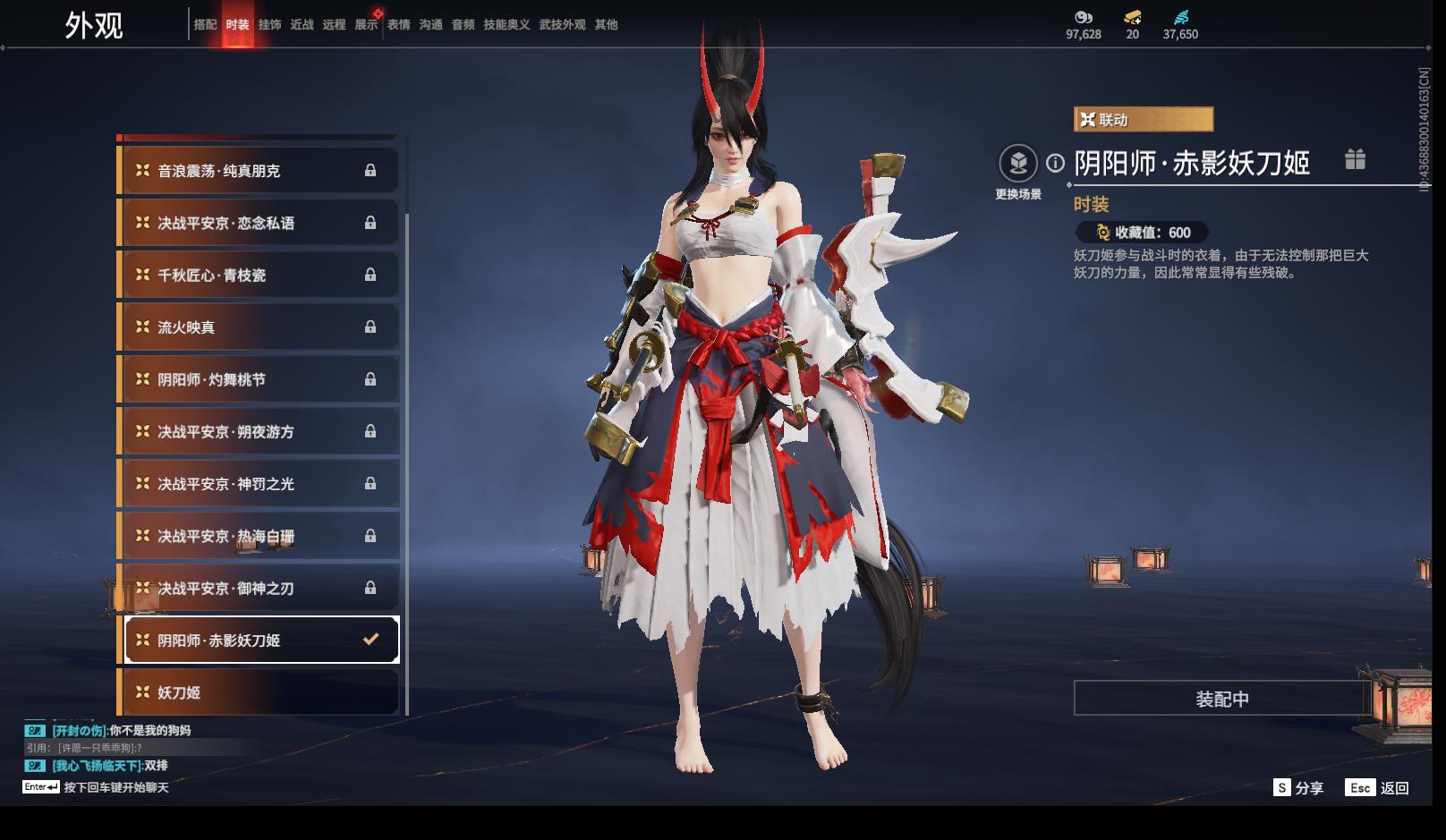Image resolution: width=1446 pixels, height=840 pixels.
Task: Click the 装配中 equip button
Action: point(1221,699)
